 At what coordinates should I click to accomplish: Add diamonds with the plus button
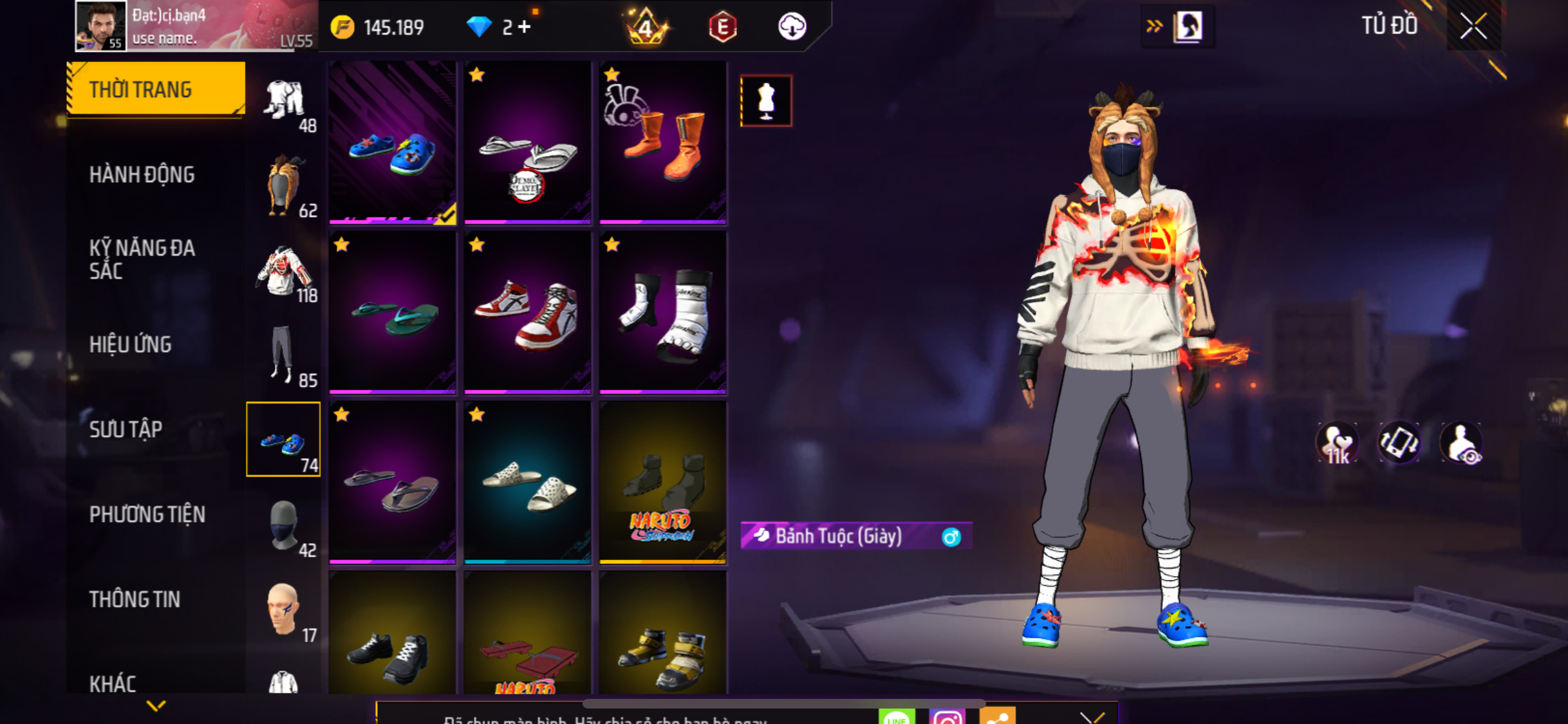point(525,27)
